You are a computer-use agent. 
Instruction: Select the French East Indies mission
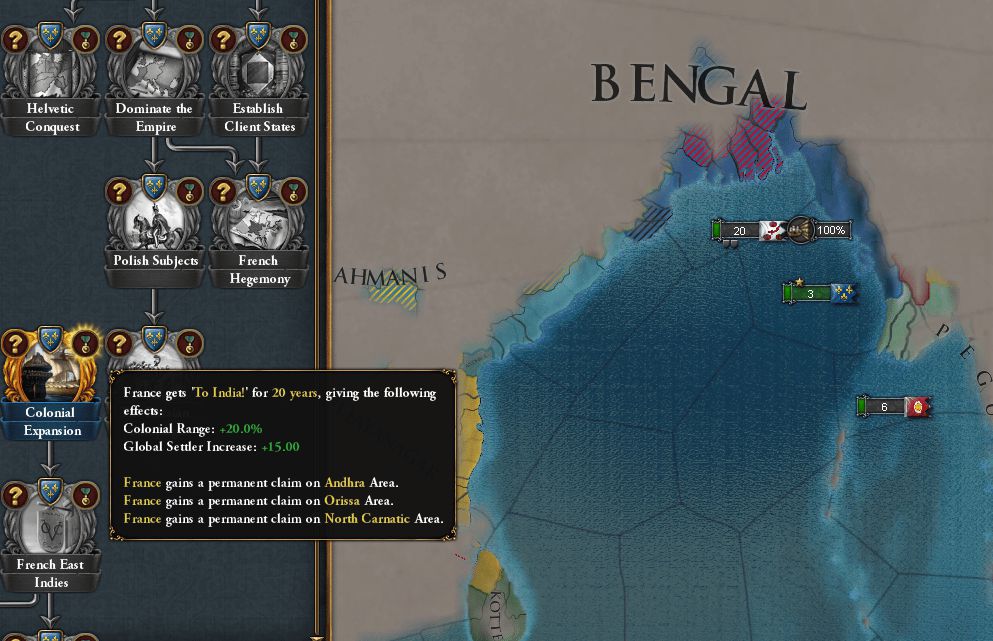pos(51,529)
